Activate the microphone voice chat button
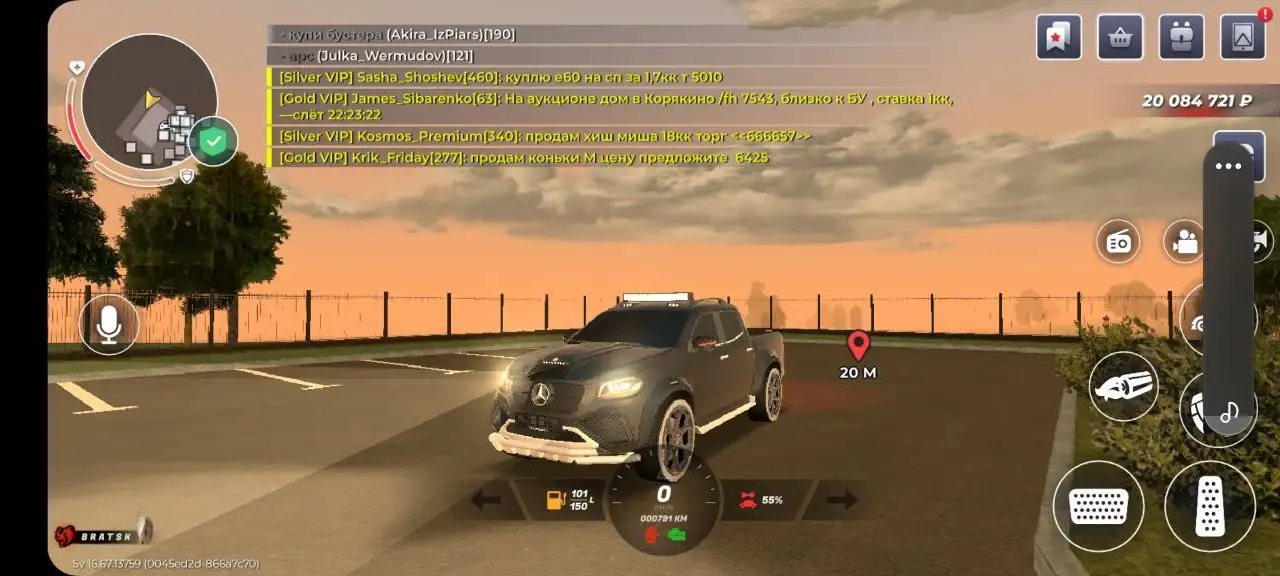Screen dimensions: 1280x576 109,324
